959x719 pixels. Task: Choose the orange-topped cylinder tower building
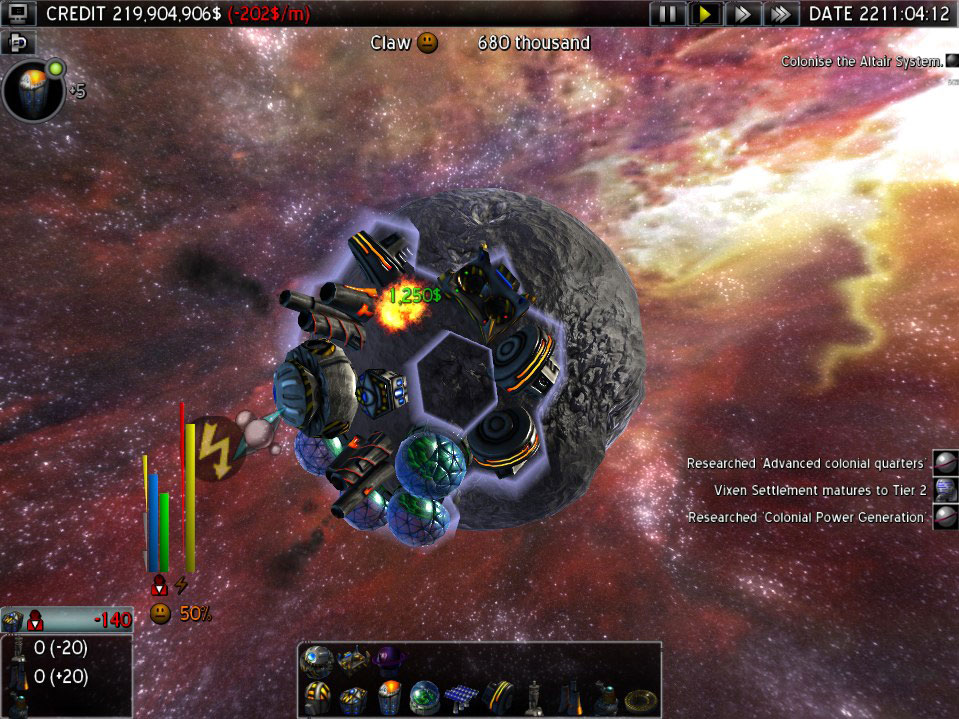tap(391, 695)
